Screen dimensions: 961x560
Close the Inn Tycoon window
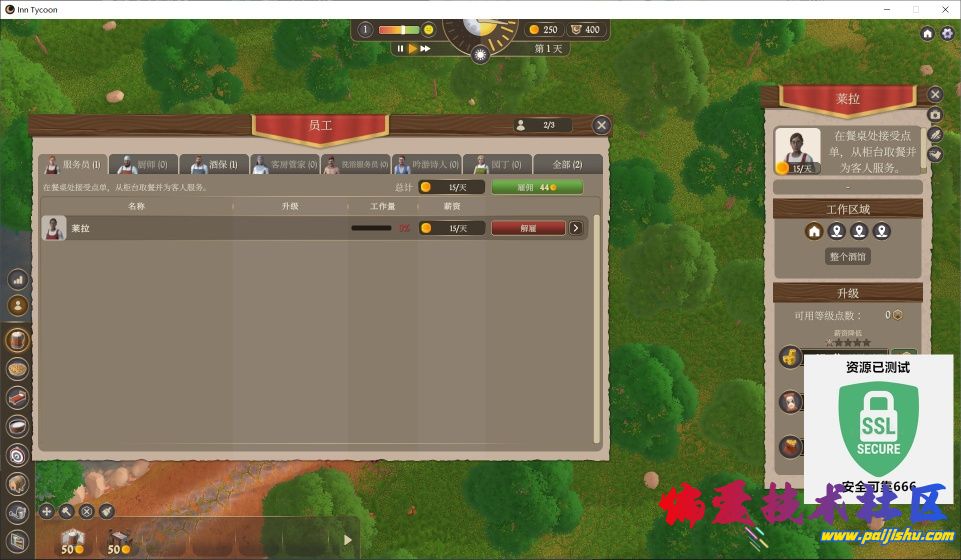pos(943,8)
